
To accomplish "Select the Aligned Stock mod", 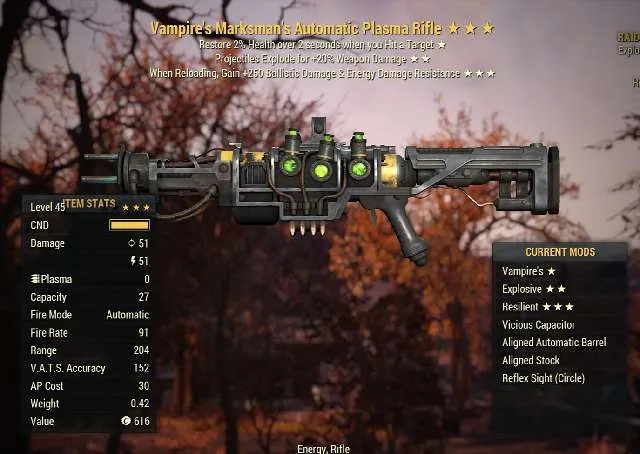I will point(531,360).
